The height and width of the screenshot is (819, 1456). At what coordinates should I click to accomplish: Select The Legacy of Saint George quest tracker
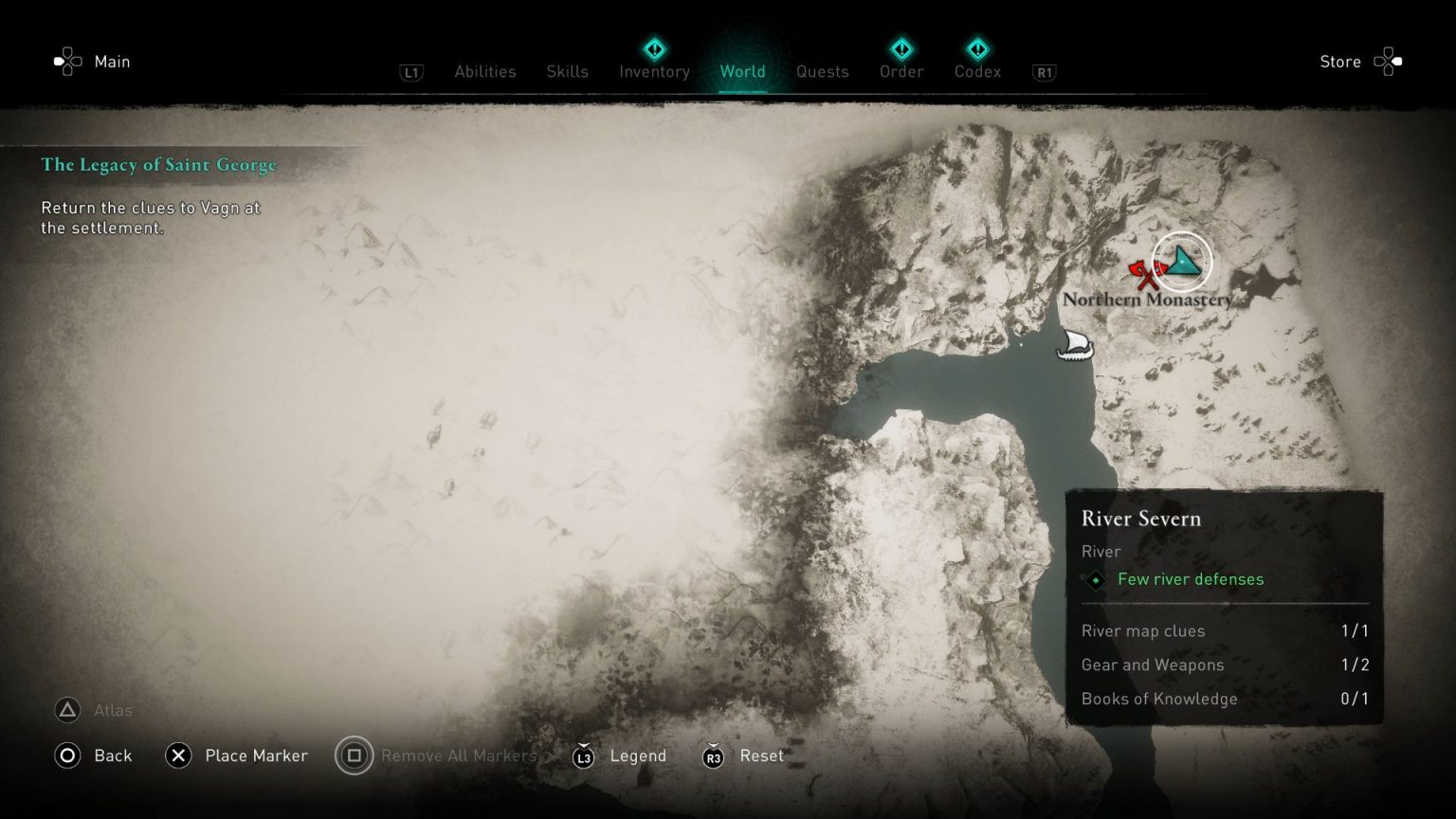coord(158,165)
